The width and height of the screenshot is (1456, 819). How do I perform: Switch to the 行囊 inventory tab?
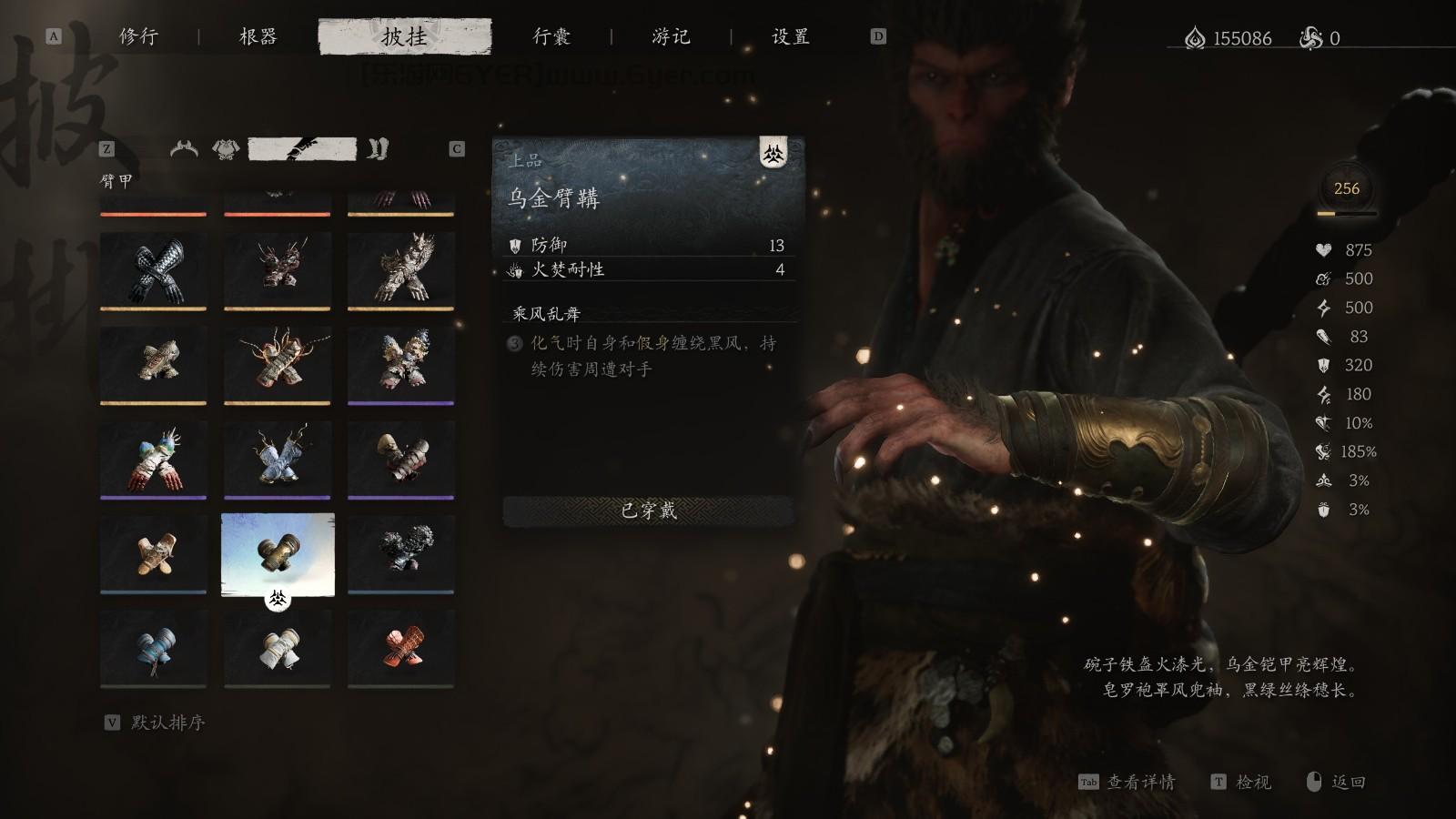554,36
